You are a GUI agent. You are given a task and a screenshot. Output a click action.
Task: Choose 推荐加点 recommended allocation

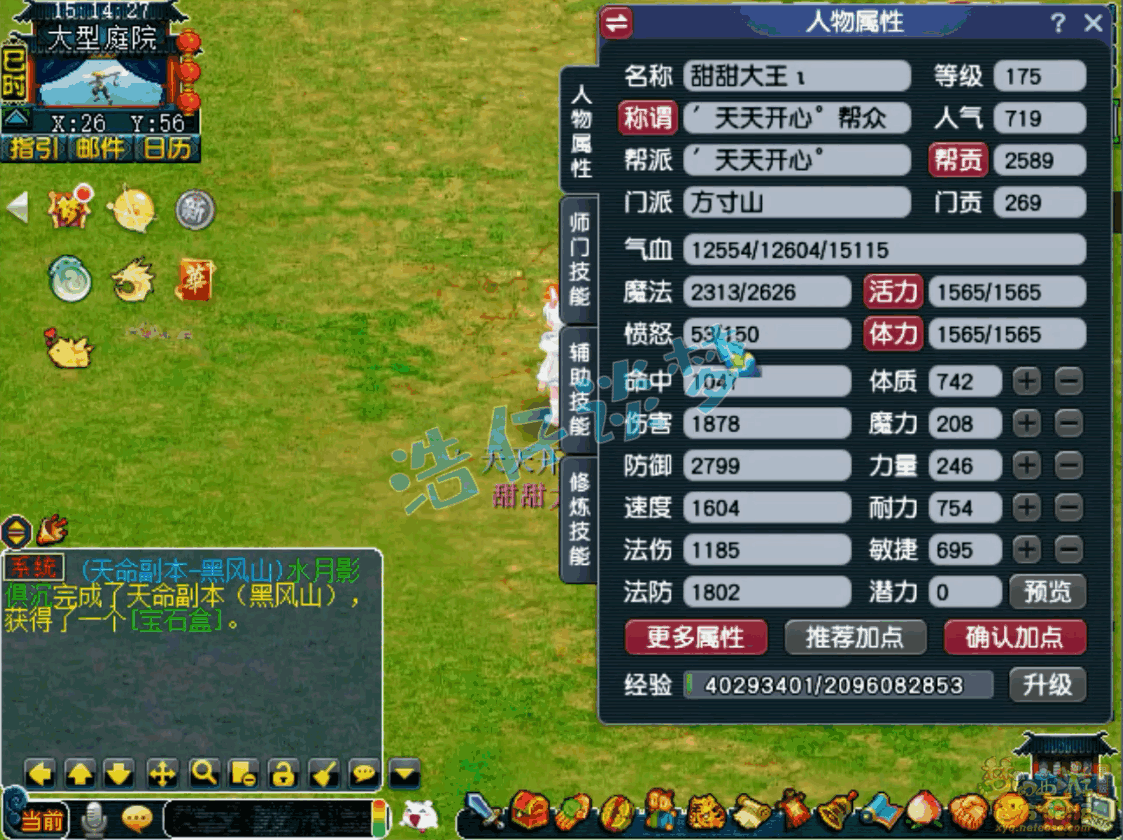coord(853,637)
